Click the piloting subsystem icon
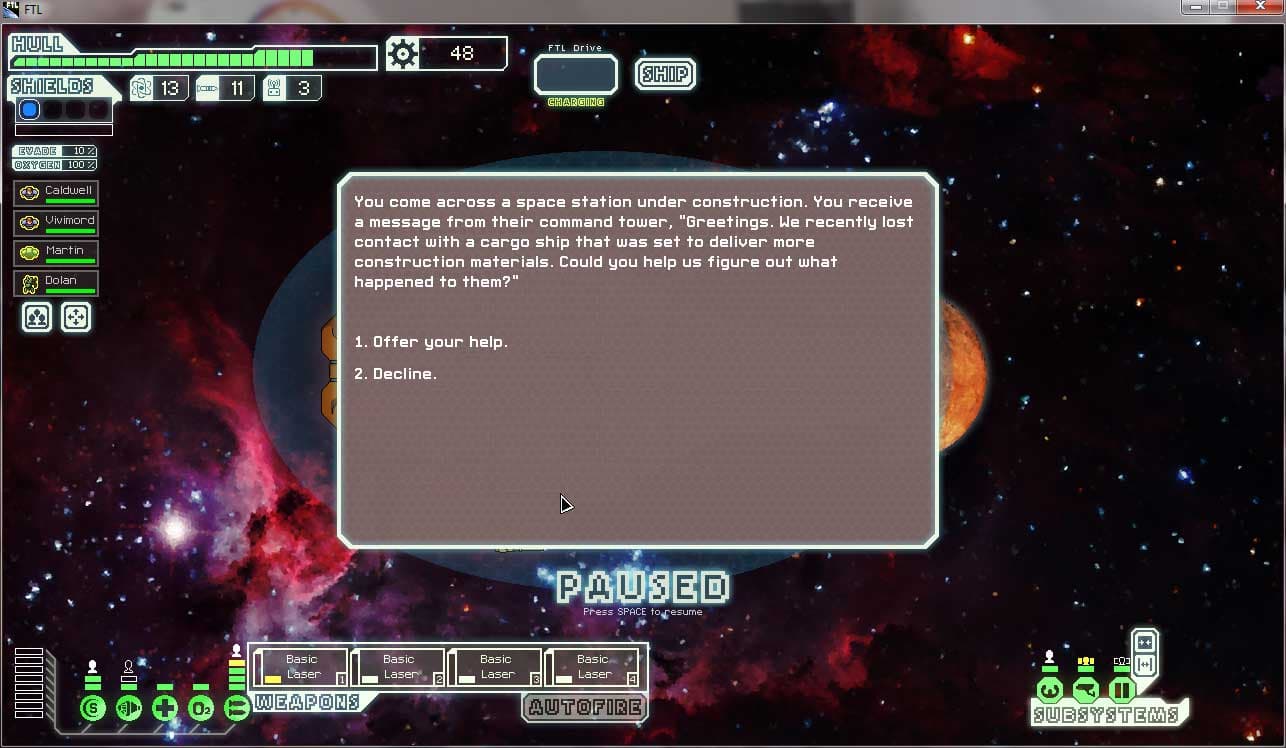This screenshot has width=1286, height=748. [x=1049, y=690]
